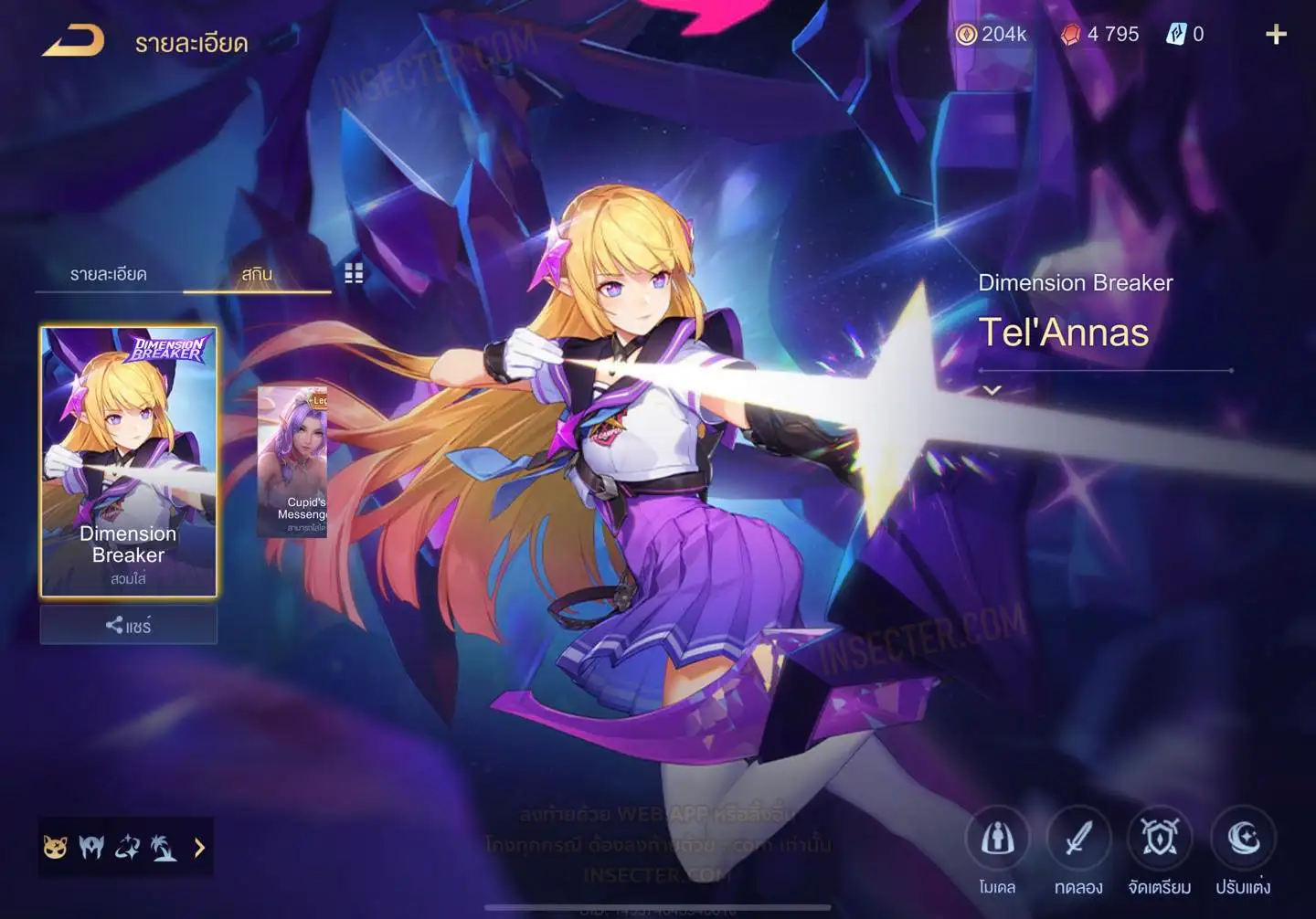Click the horned helmet icon
Image resolution: width=1316 pixels, height=919 pixels.
click(91, 848)
